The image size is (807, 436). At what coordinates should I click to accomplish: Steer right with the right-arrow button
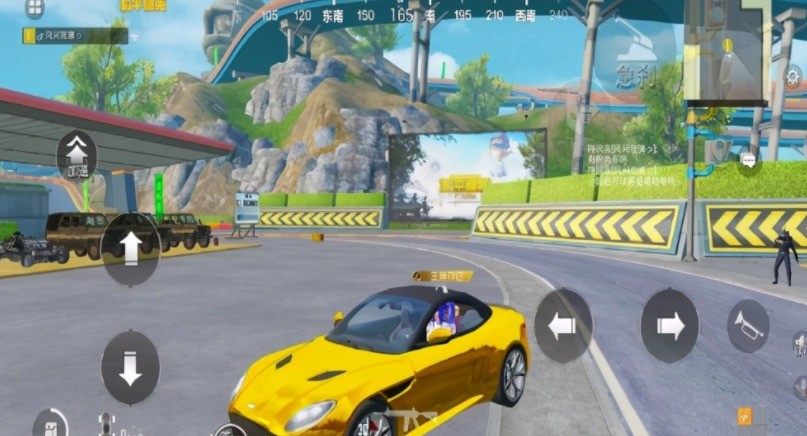pyautogui.click(x=669, y=325)
